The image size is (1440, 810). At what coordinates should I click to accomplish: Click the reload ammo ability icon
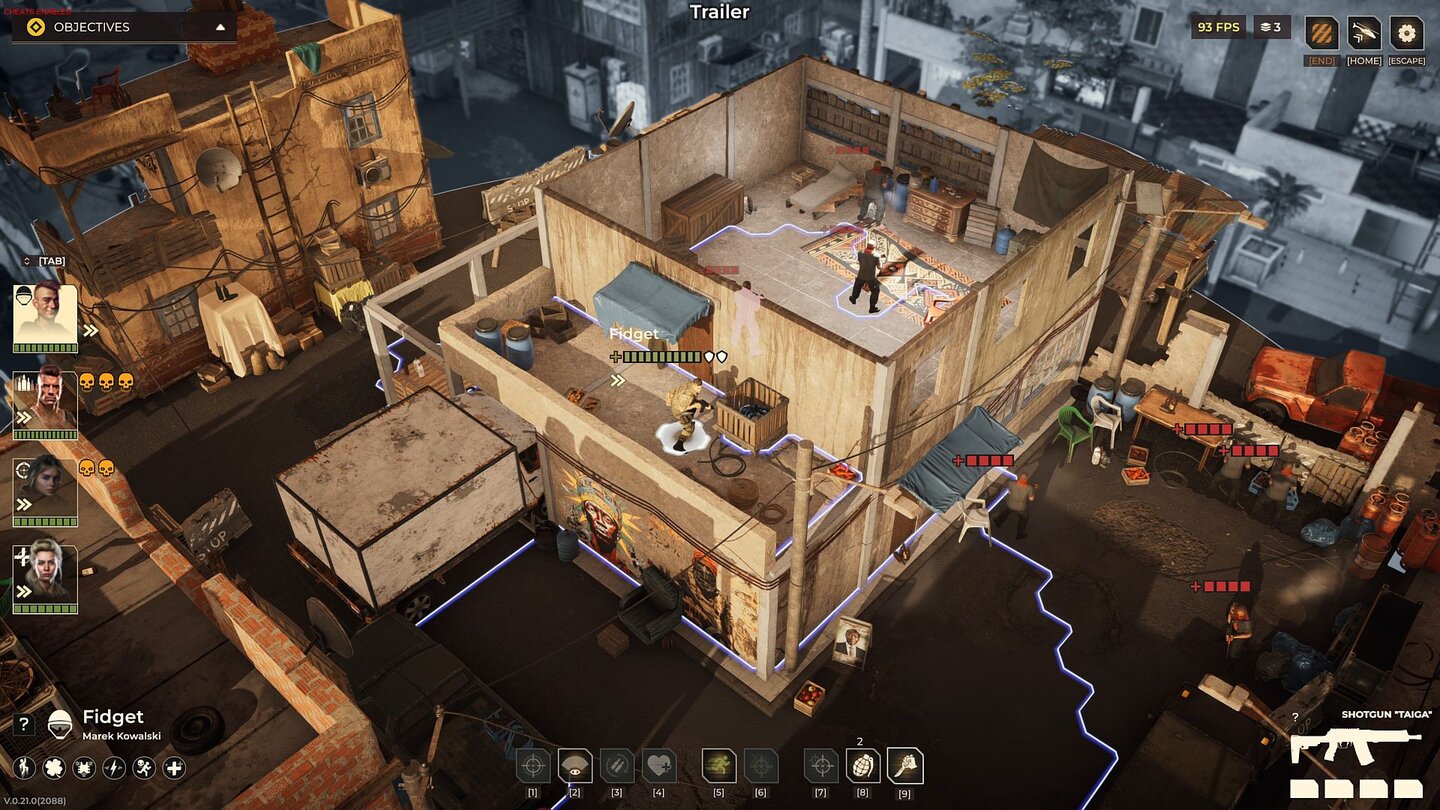point(617,766)
